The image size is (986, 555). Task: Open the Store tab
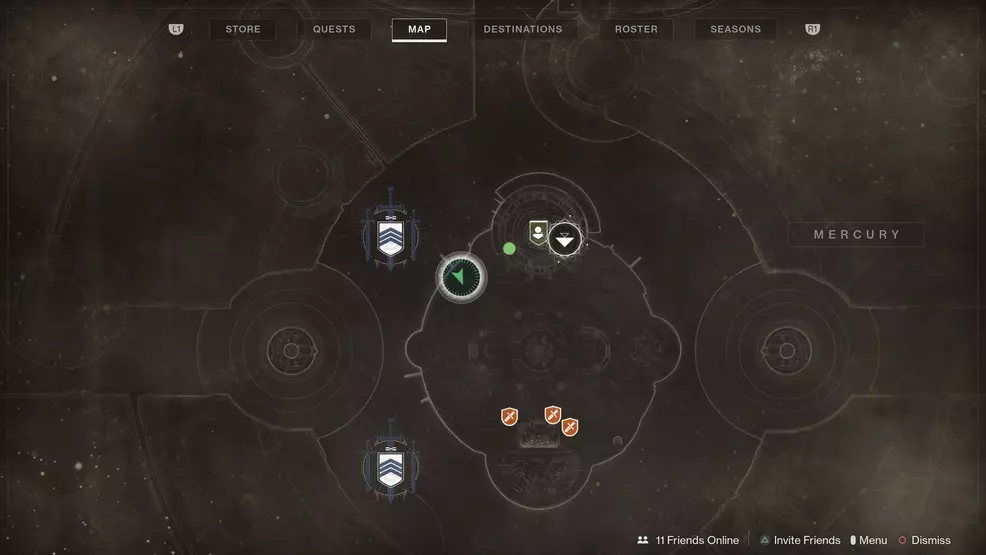(243, 30)
